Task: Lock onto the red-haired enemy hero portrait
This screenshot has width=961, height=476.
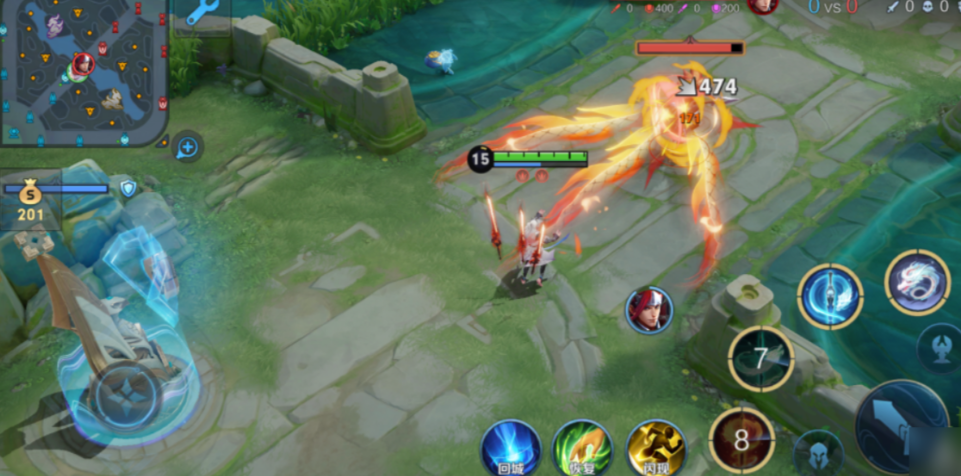Action: (x=649, y=310)
